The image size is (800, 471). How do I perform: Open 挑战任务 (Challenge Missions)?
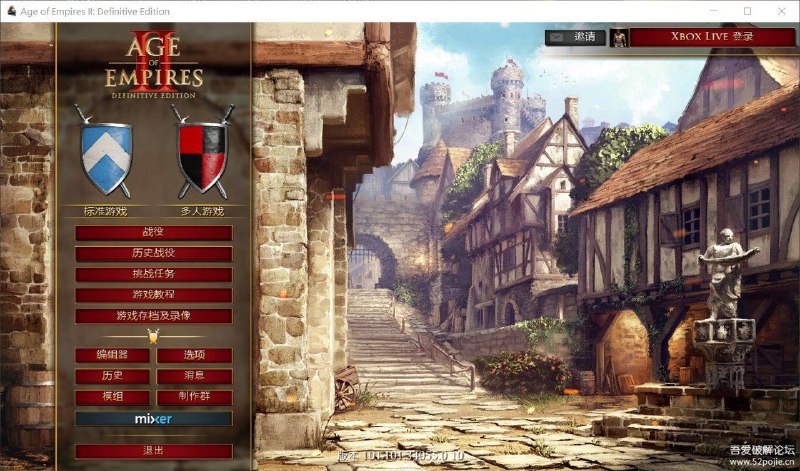pos(153,275)
